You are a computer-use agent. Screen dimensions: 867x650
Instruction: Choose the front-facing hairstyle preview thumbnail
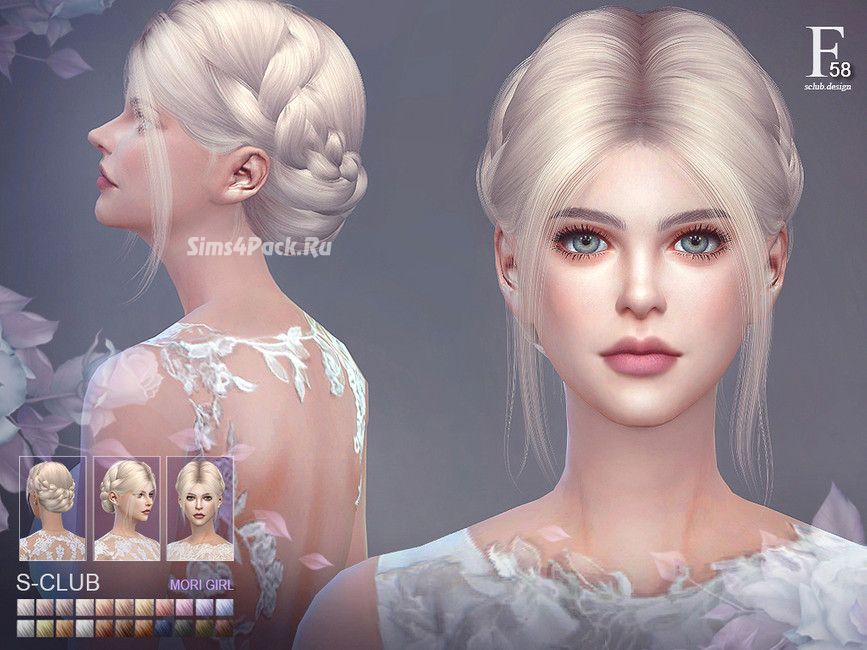click(199, 508)
